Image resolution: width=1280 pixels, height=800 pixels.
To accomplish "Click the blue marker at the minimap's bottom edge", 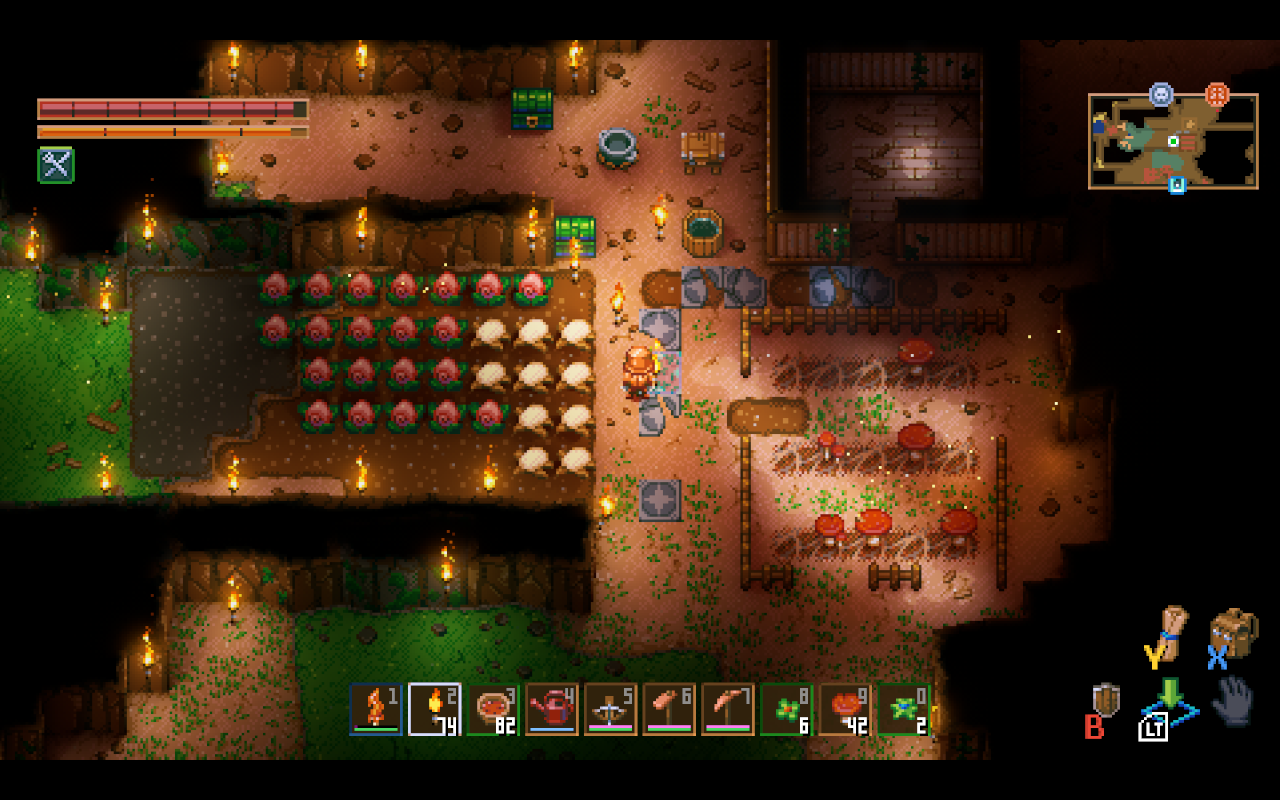I will pos(1177,185).
